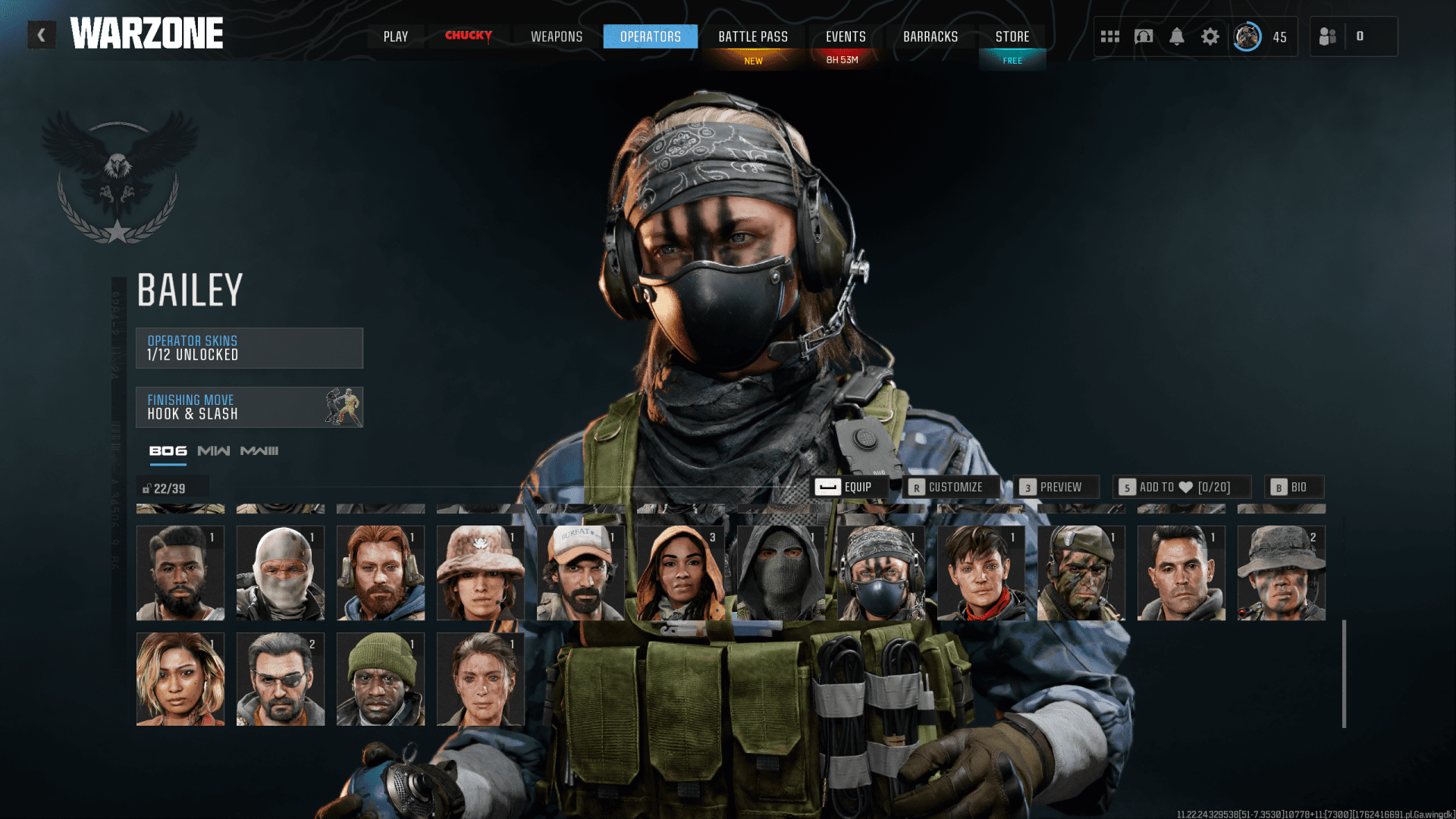Open the Store menu item

tap(1012, 36)
